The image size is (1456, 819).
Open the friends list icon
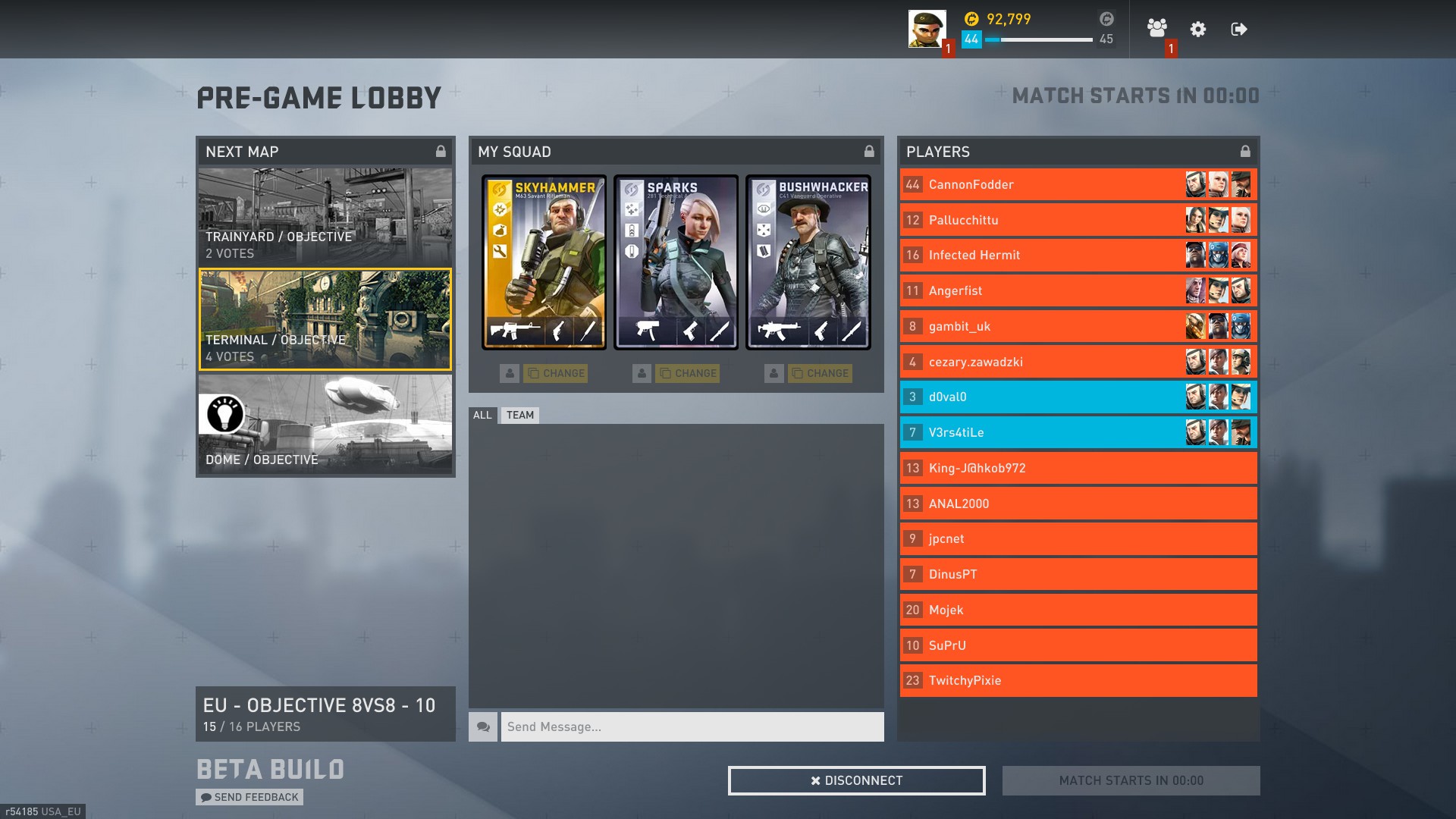coord(1156,29)
